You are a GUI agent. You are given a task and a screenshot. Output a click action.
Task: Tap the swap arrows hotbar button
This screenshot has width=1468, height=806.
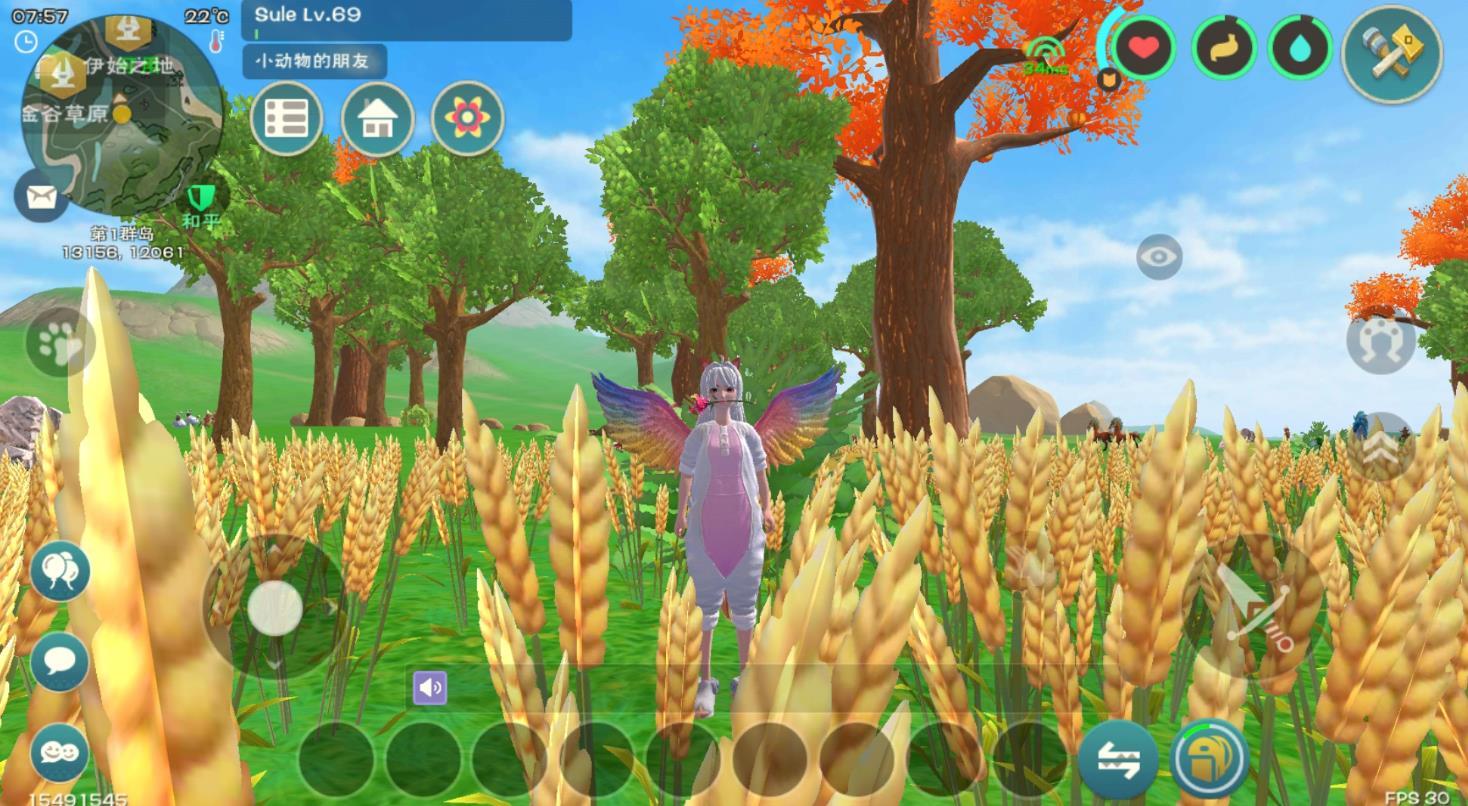point(1118,759)
